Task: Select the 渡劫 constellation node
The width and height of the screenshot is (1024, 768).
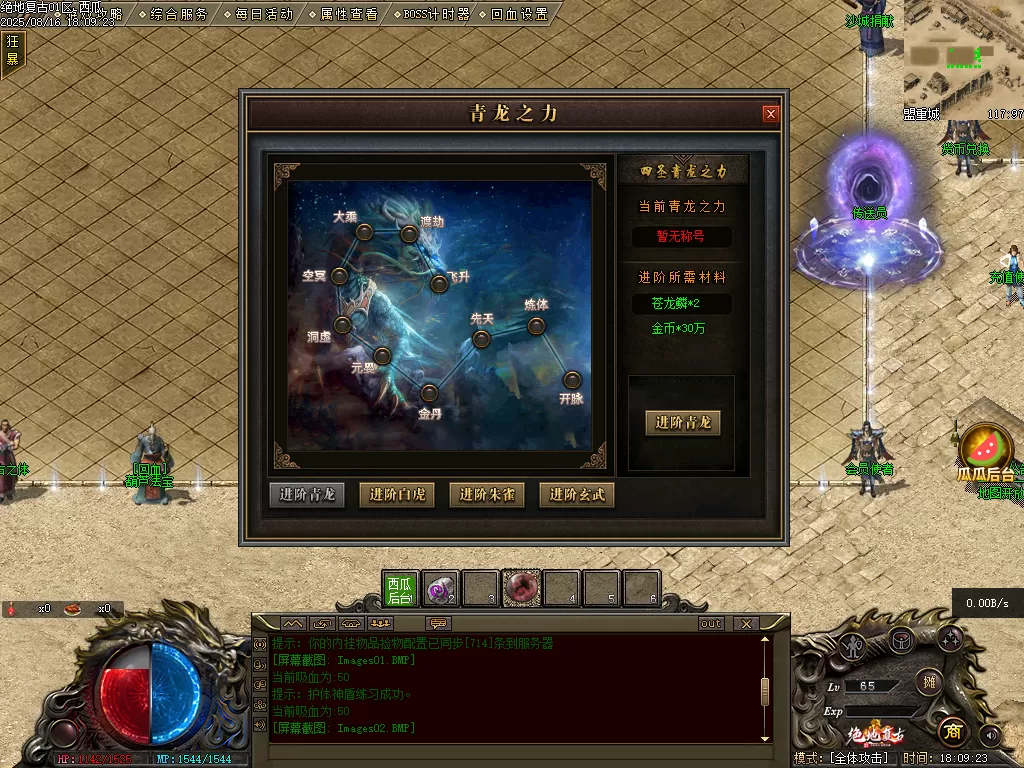Action: 409,234
